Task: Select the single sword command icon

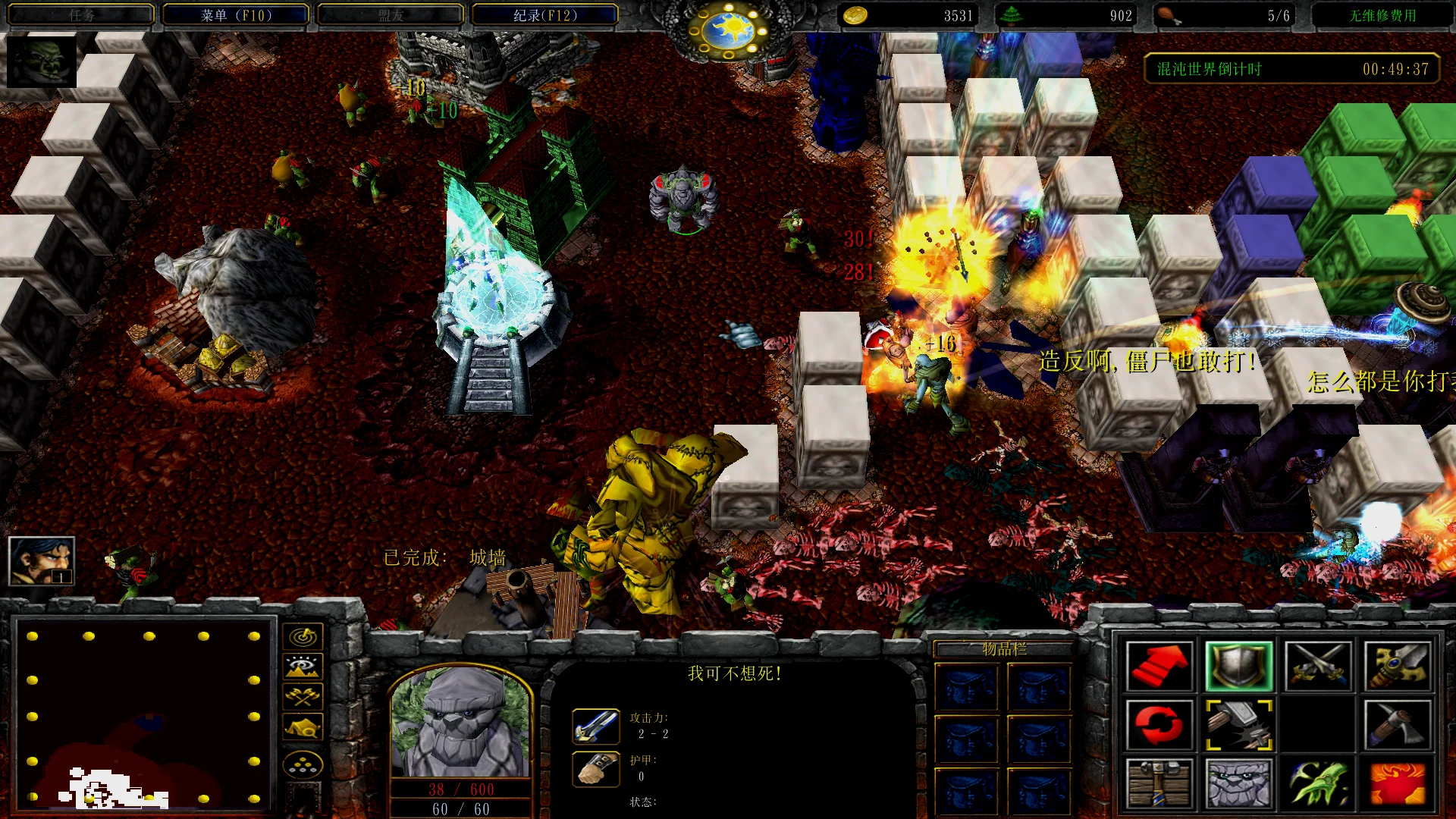Action: [x=1398, y=666]
